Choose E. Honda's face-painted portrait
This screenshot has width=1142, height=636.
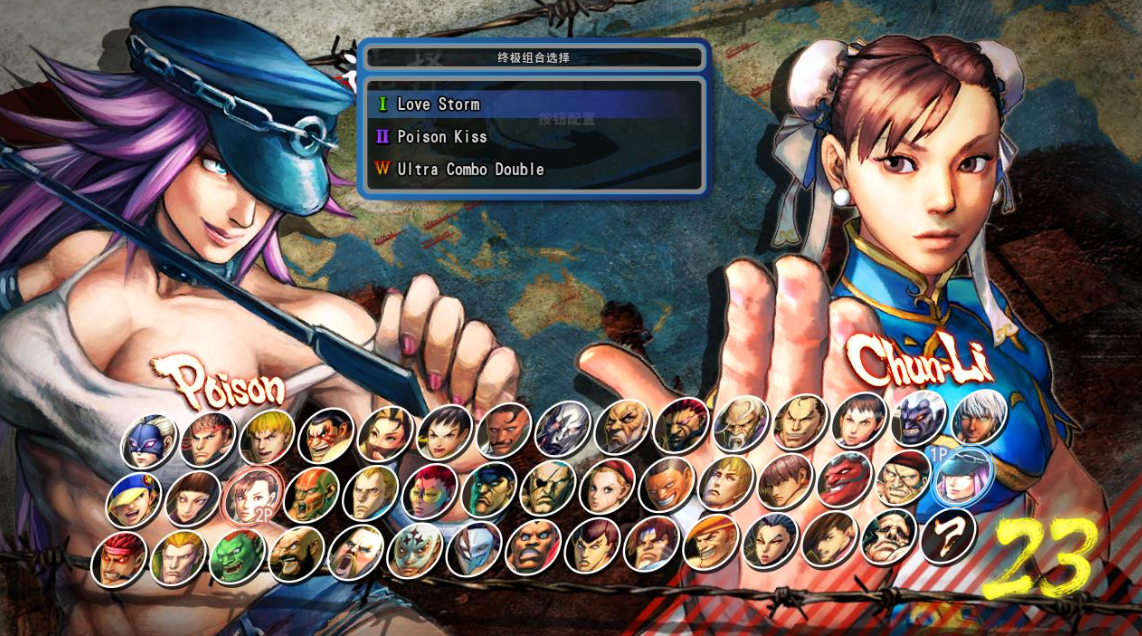[327, 435]
